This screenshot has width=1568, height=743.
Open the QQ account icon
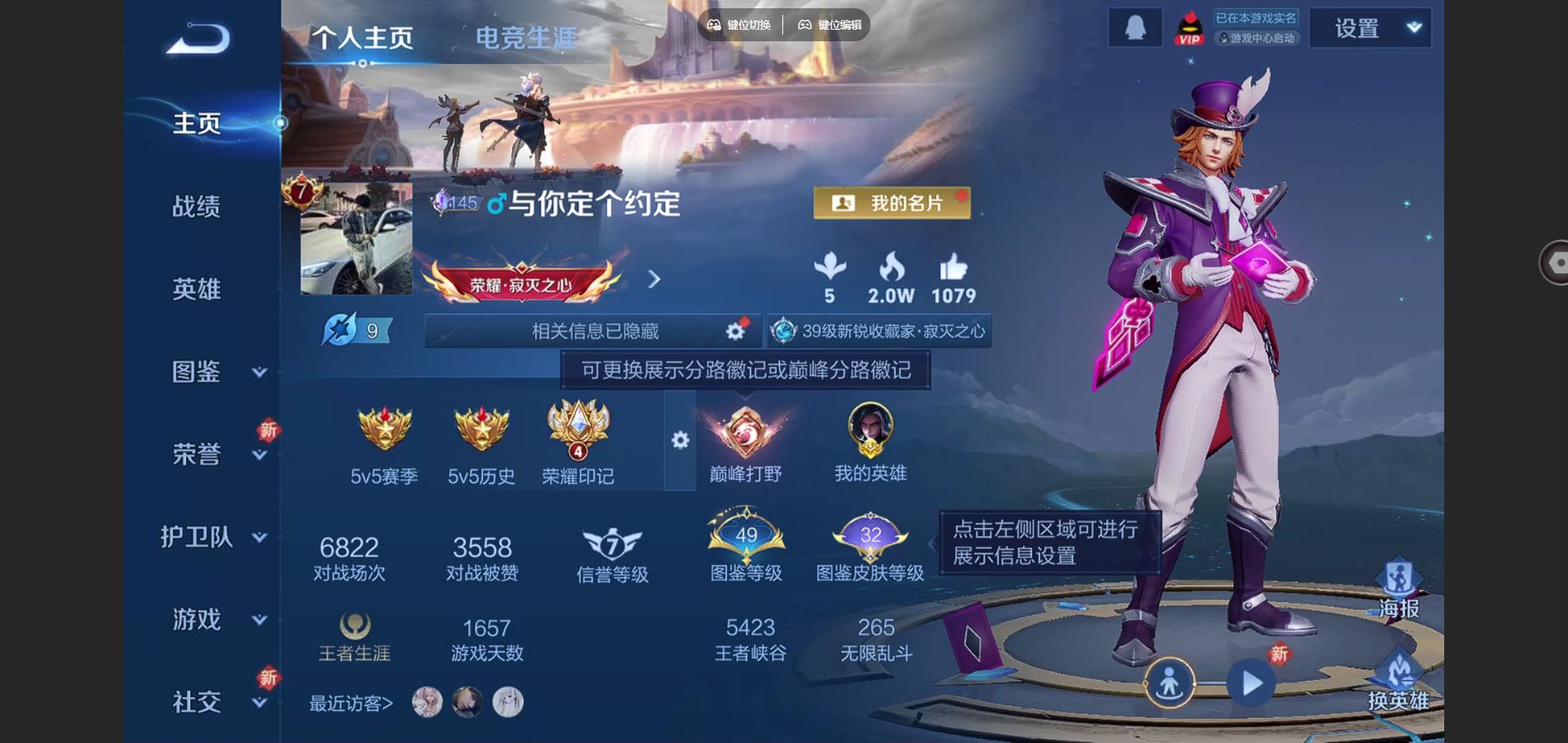pos(1135,26)
